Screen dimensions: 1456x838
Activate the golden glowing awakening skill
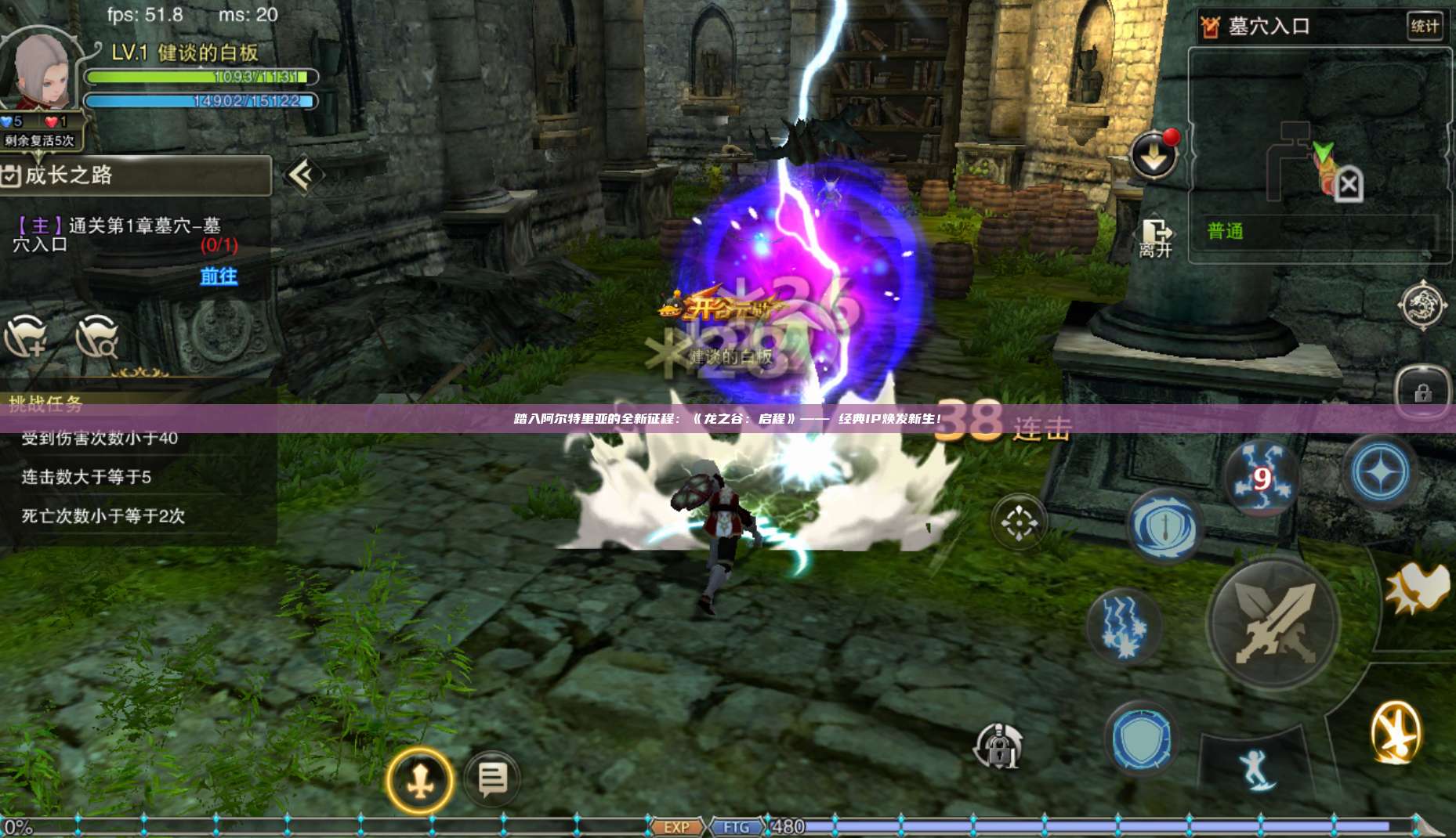[1396, 733]
